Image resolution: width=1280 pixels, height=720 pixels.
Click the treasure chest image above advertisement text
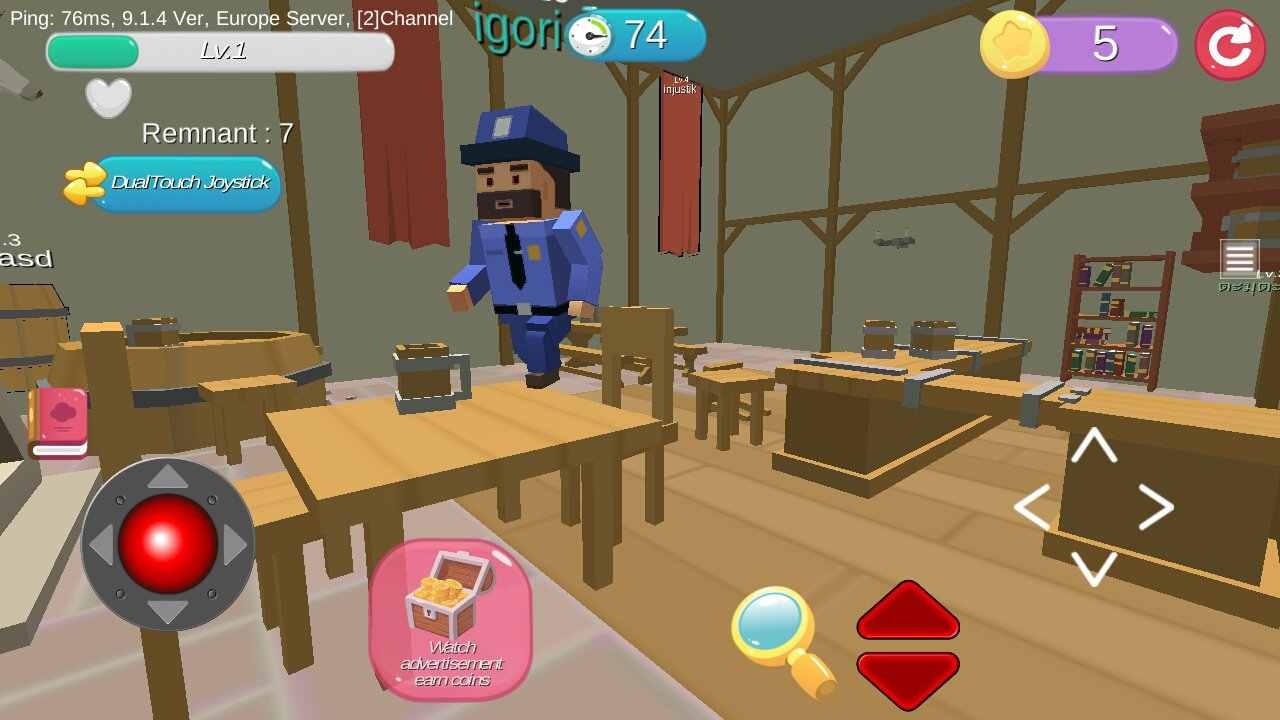[x=451, y=590]
